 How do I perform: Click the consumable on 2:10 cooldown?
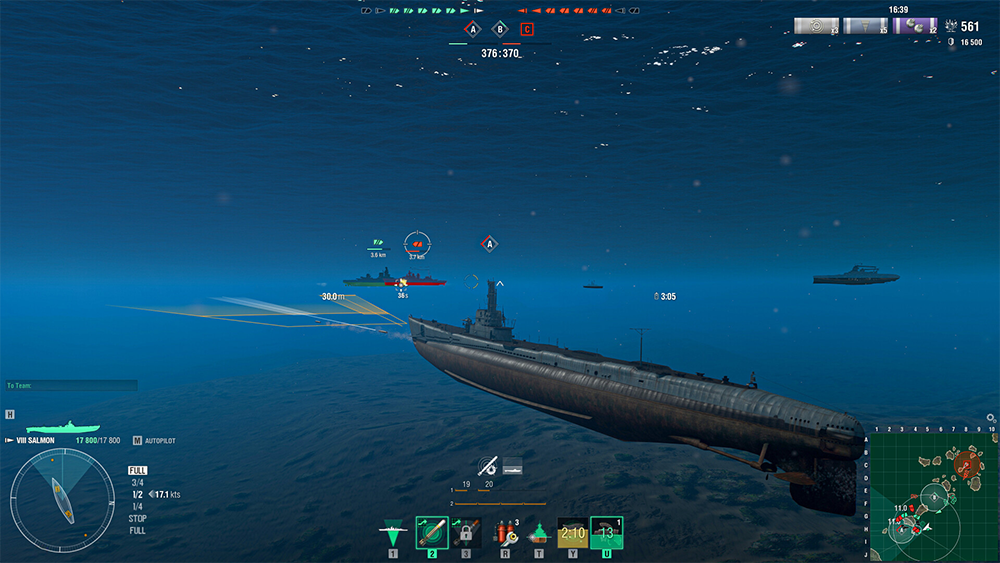tap(572, 532)
